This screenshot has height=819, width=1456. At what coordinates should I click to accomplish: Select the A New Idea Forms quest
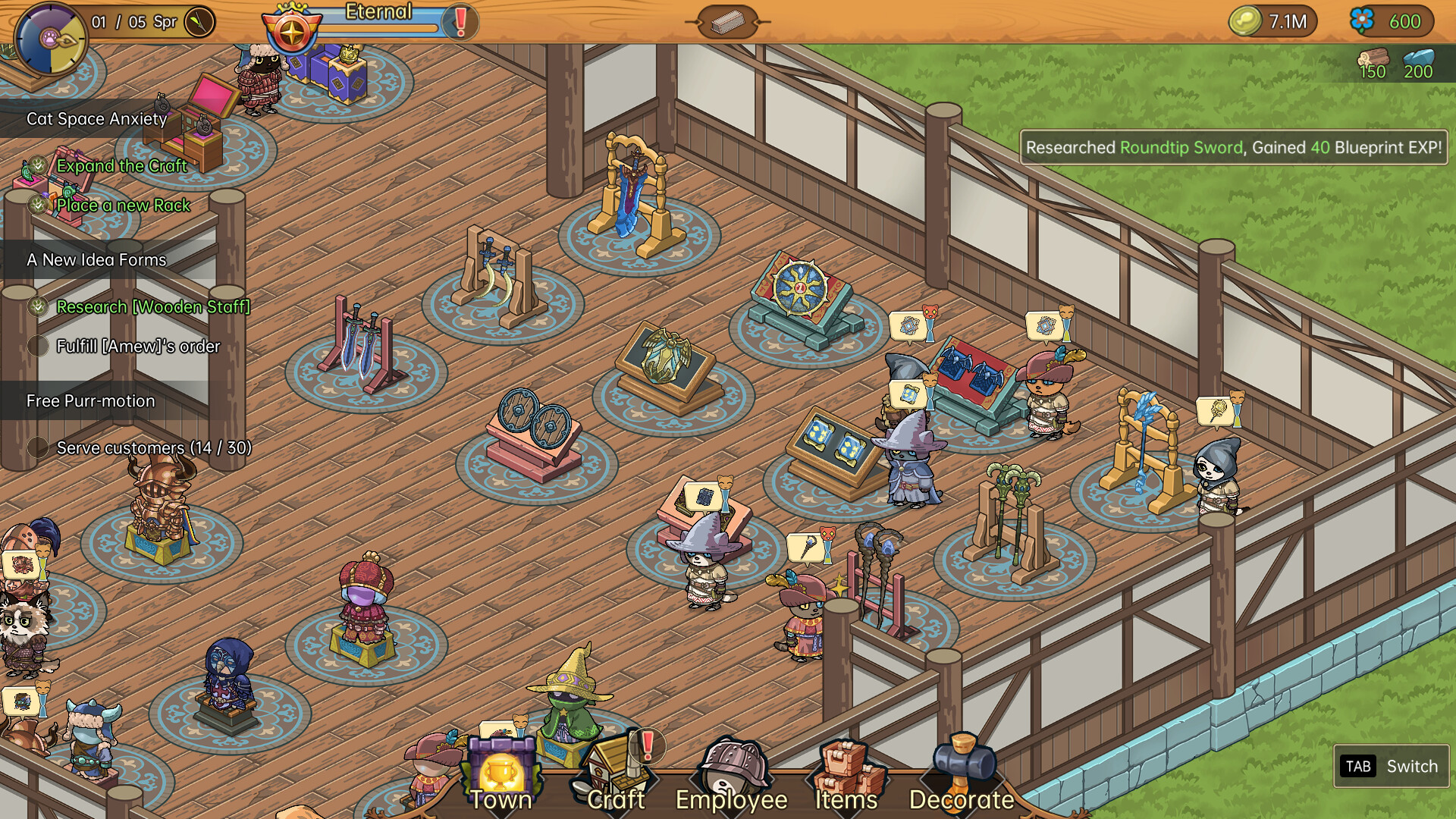click(96, 260)
